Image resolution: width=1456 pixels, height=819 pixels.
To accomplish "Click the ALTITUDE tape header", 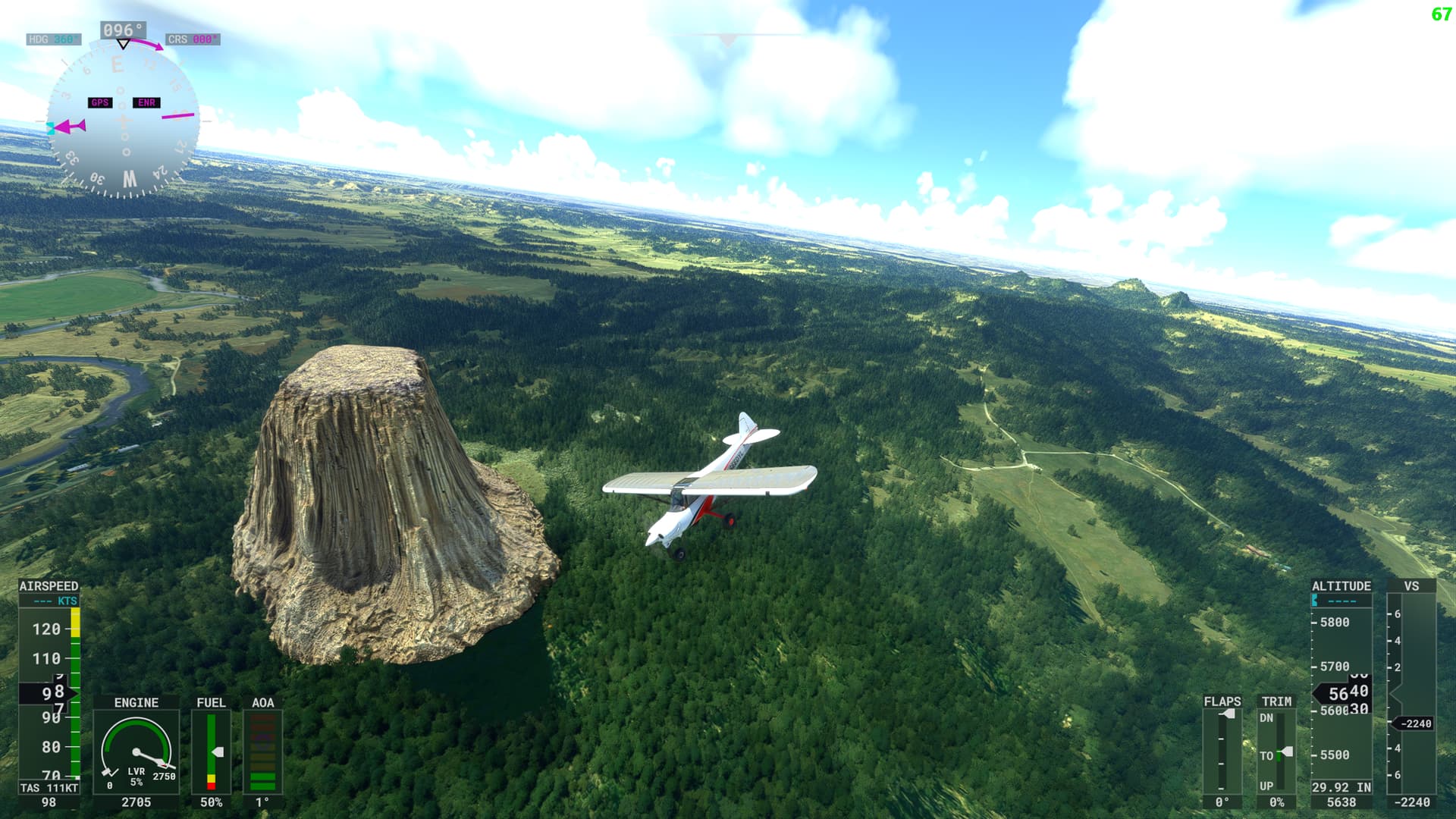I will (1341, 585).
